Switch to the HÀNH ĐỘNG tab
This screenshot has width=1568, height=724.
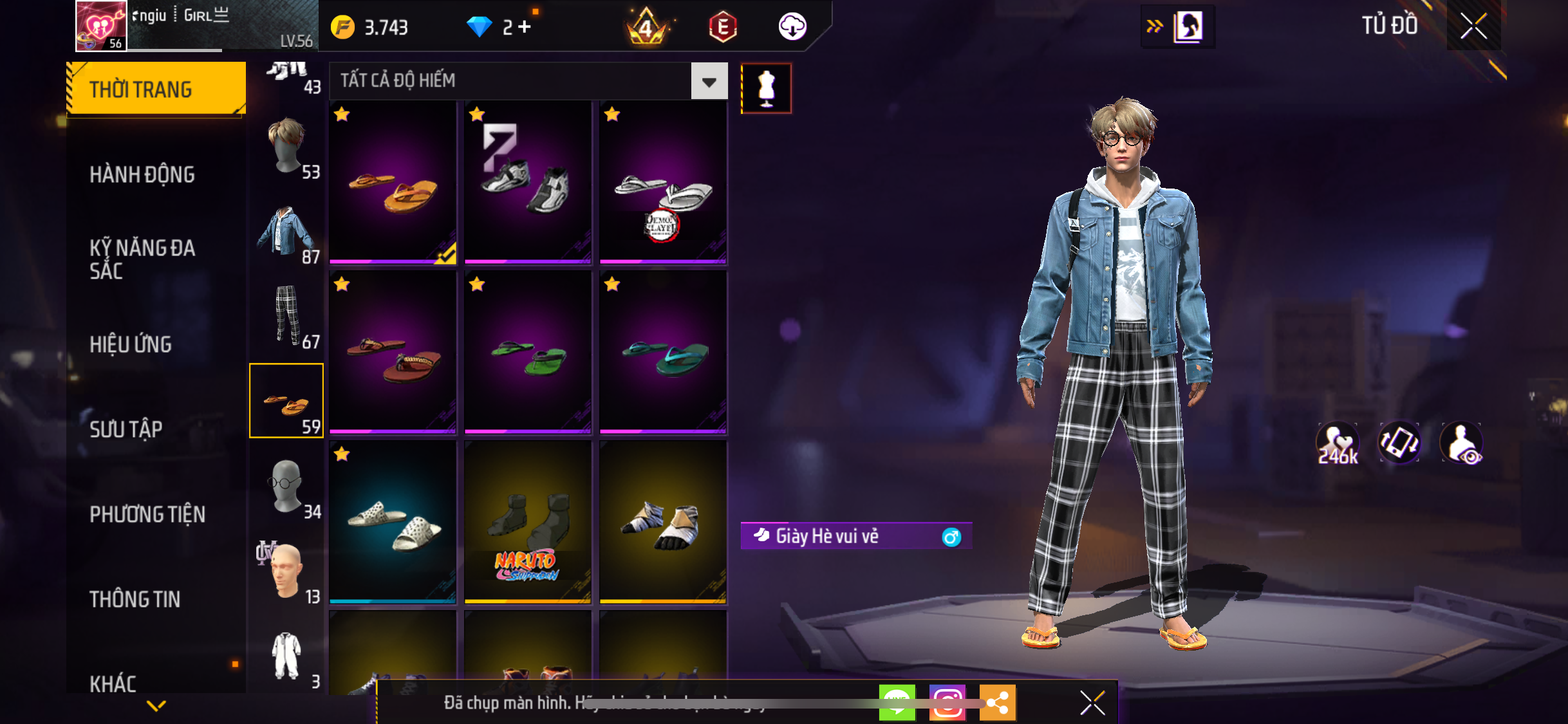pyautogui.click(x=142, y=174)
